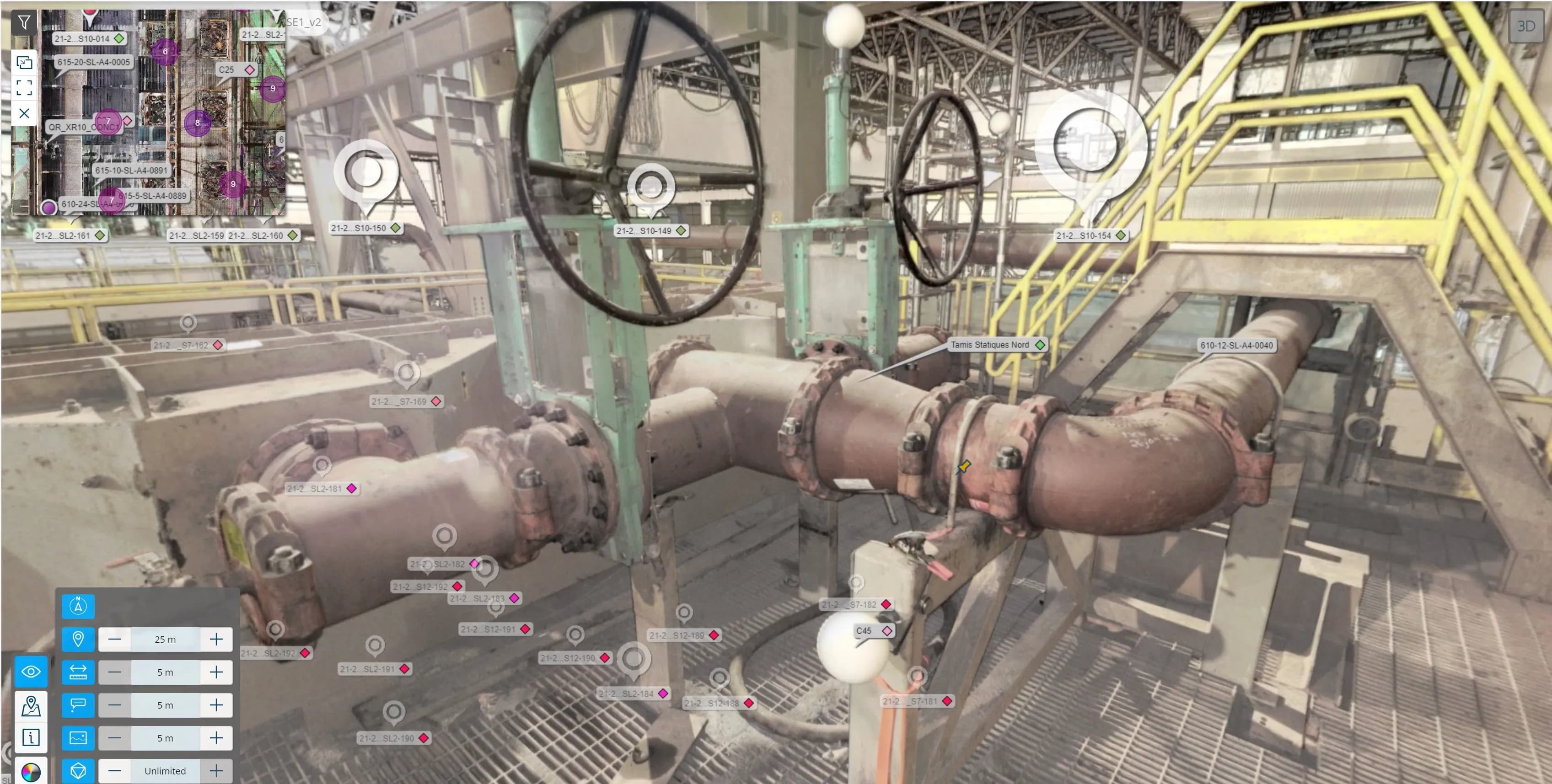Toggle the location pin radius control
Screen dimensions: 1552x784
click(x=78, y=640)
